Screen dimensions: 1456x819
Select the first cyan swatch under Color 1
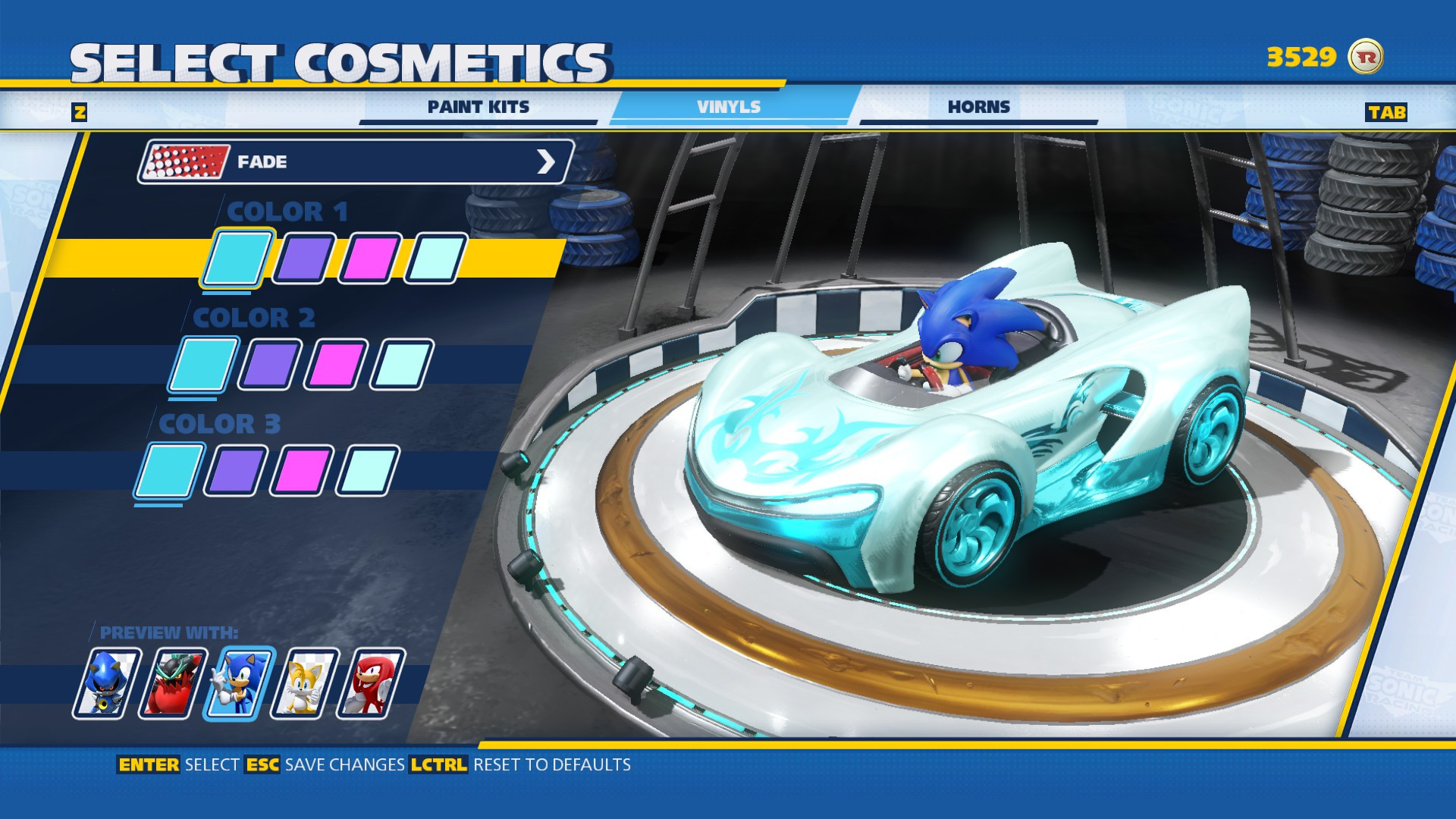click(236, 258)
